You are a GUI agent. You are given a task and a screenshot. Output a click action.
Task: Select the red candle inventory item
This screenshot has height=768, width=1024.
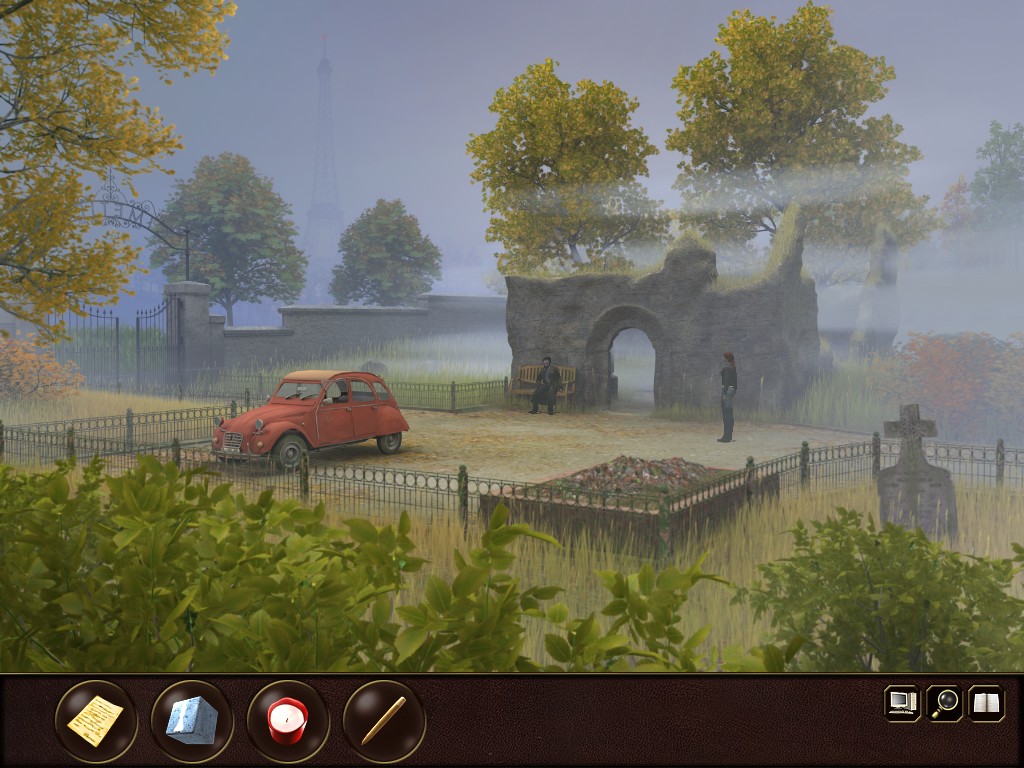(288, 721)
